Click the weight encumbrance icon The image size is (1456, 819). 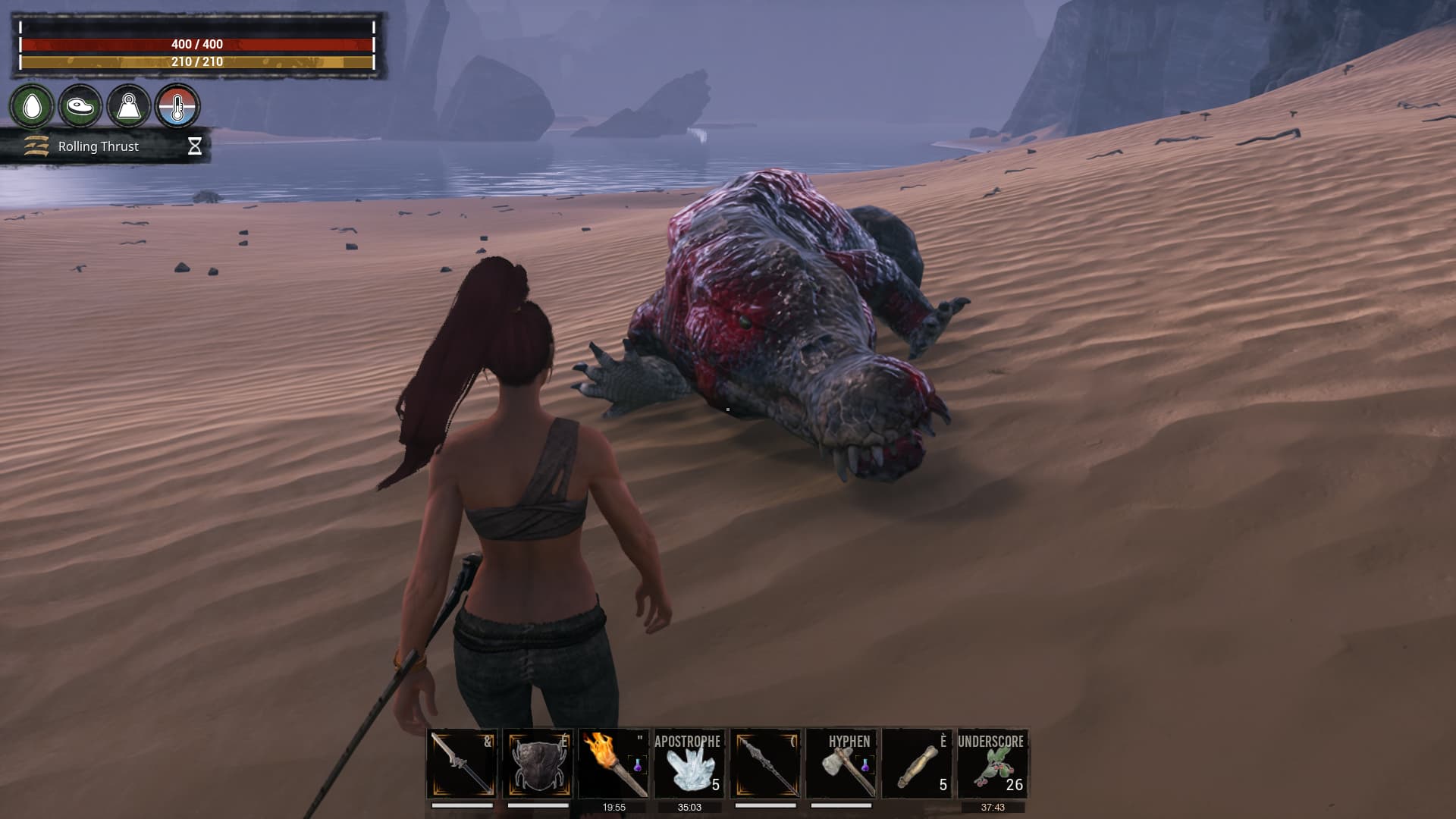pyautogui.click(x=129, y=106)
